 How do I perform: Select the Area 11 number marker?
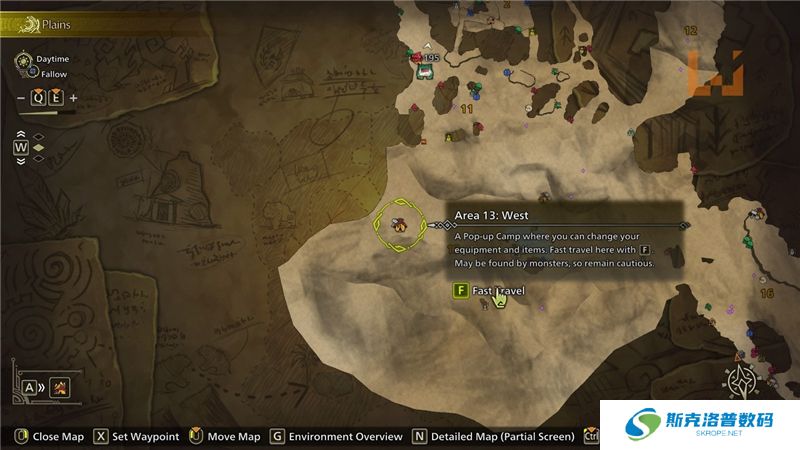[x=467, y=108]
